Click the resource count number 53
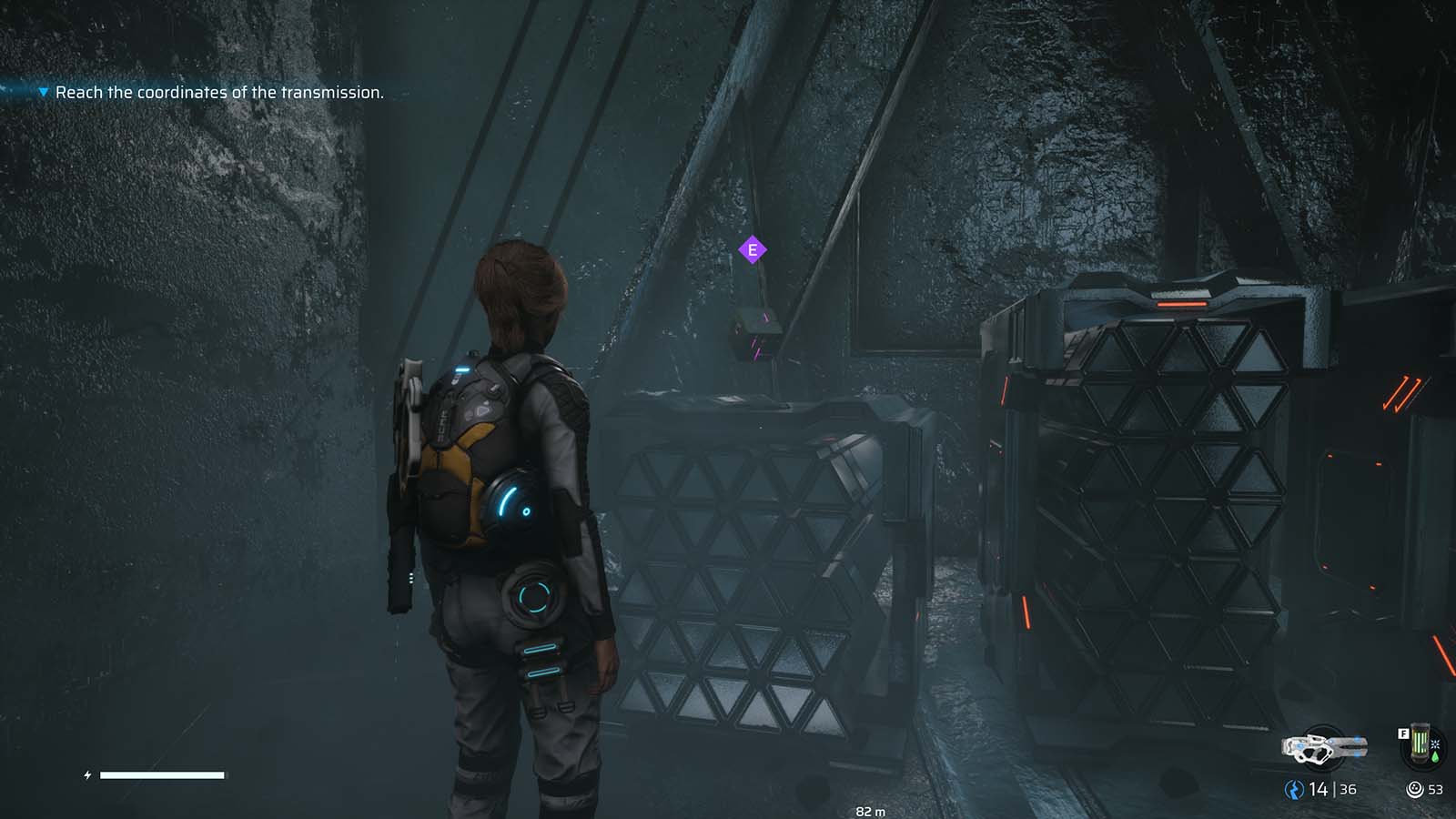The height and width of the screenshot is (819, 1456). pos(1436,788)
